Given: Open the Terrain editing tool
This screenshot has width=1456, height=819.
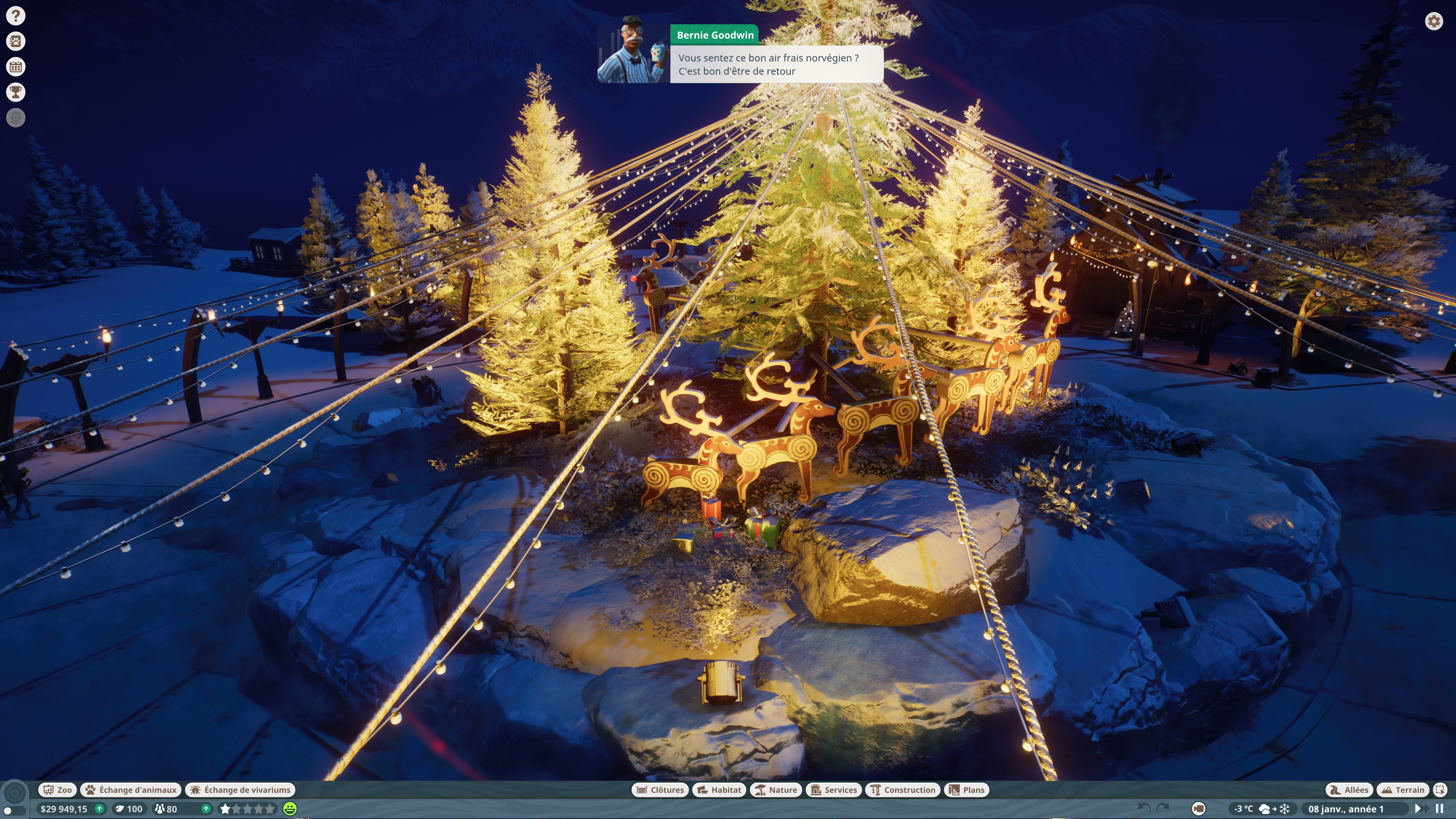Looking at the screenshot, I should 1403,789.
